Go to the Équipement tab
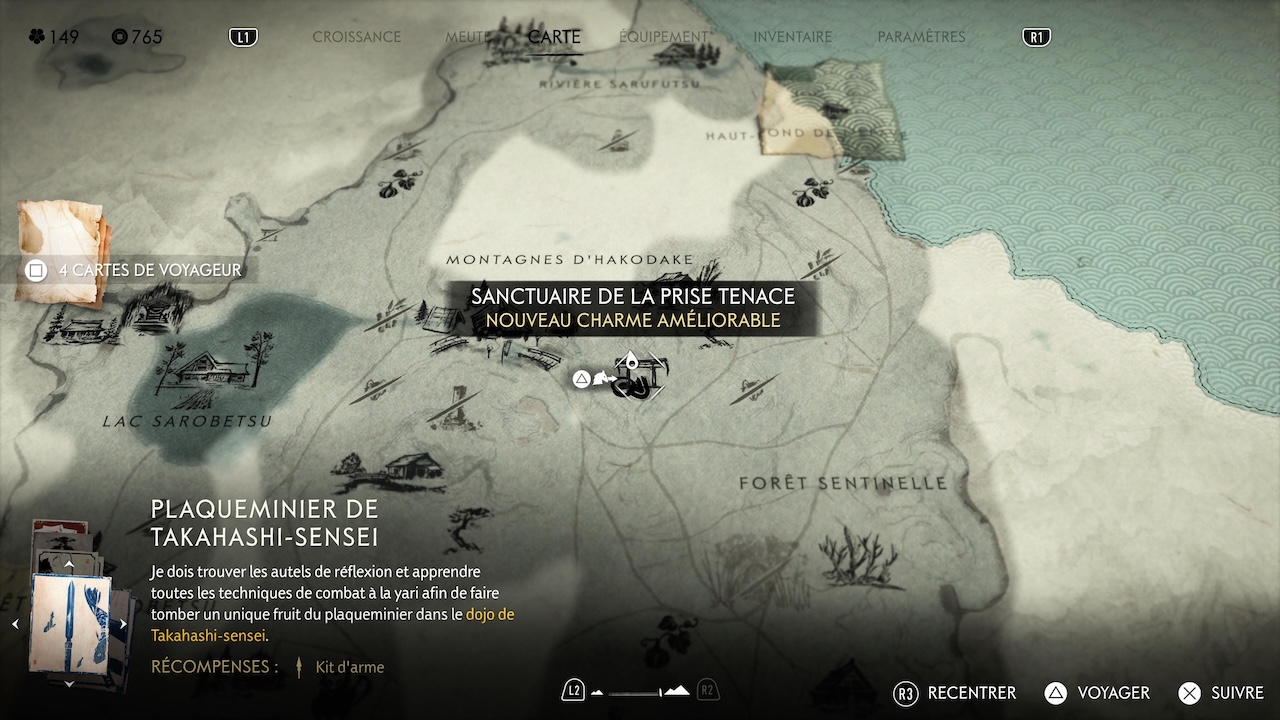The image size is (1280, 720). [664, 37]
